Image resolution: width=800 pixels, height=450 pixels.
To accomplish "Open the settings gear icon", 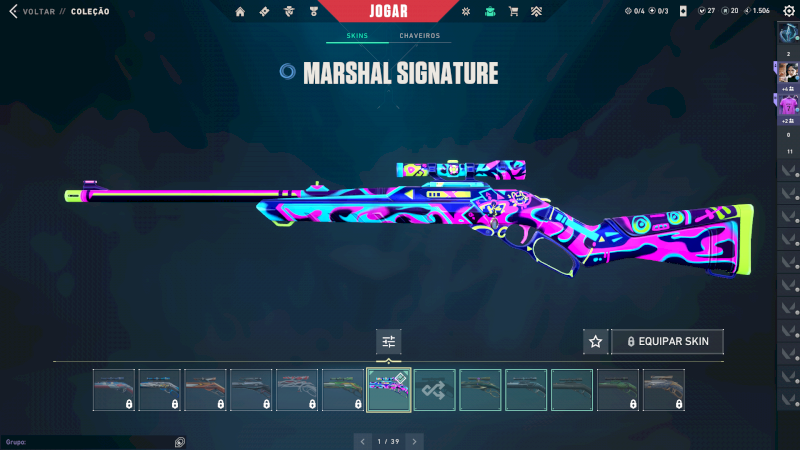I will tap(788, 11).
